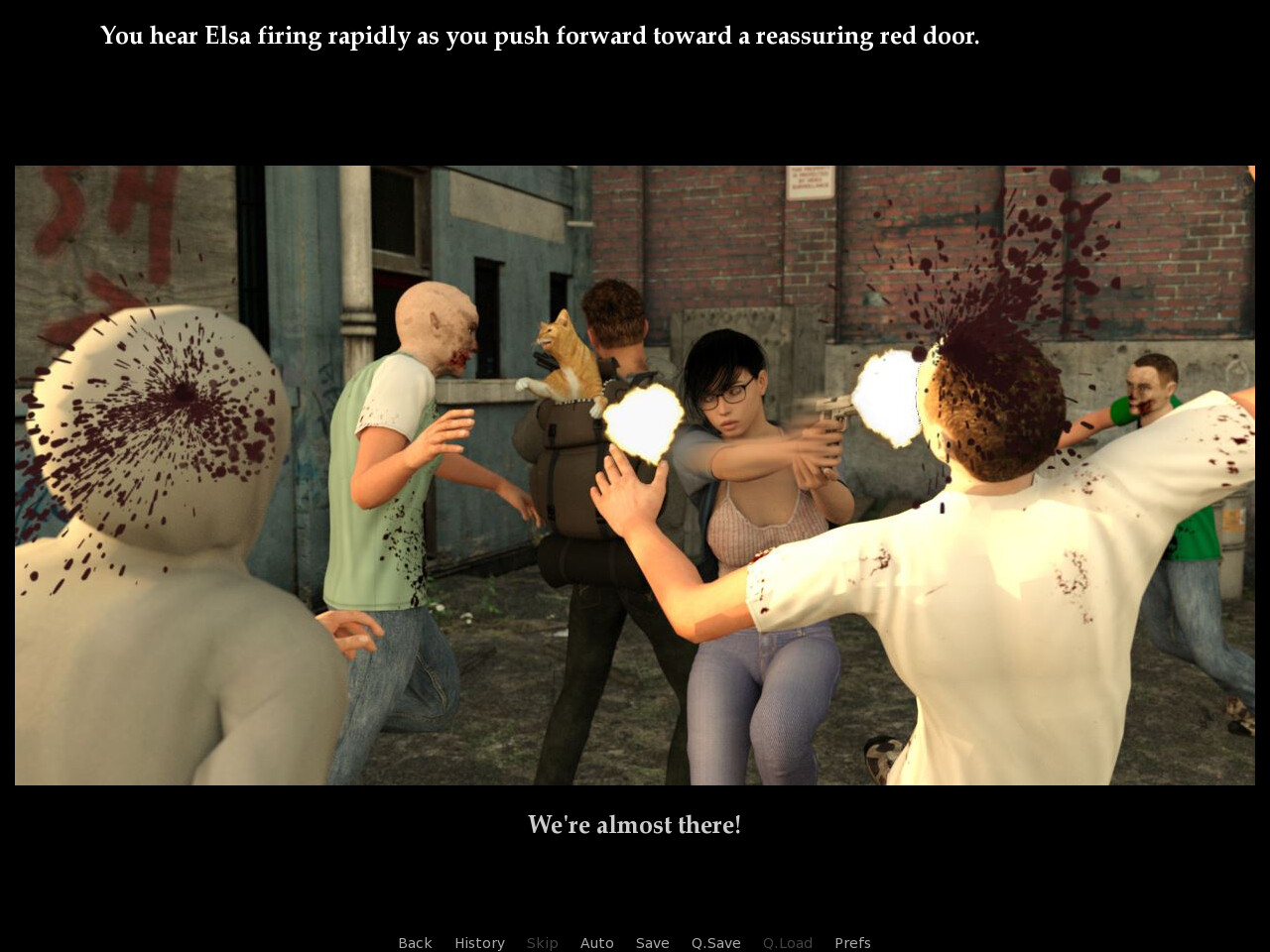Turn on "Auto" text playback
The height and width of the screenshot is (952, 1270).
tap(597, 942)
